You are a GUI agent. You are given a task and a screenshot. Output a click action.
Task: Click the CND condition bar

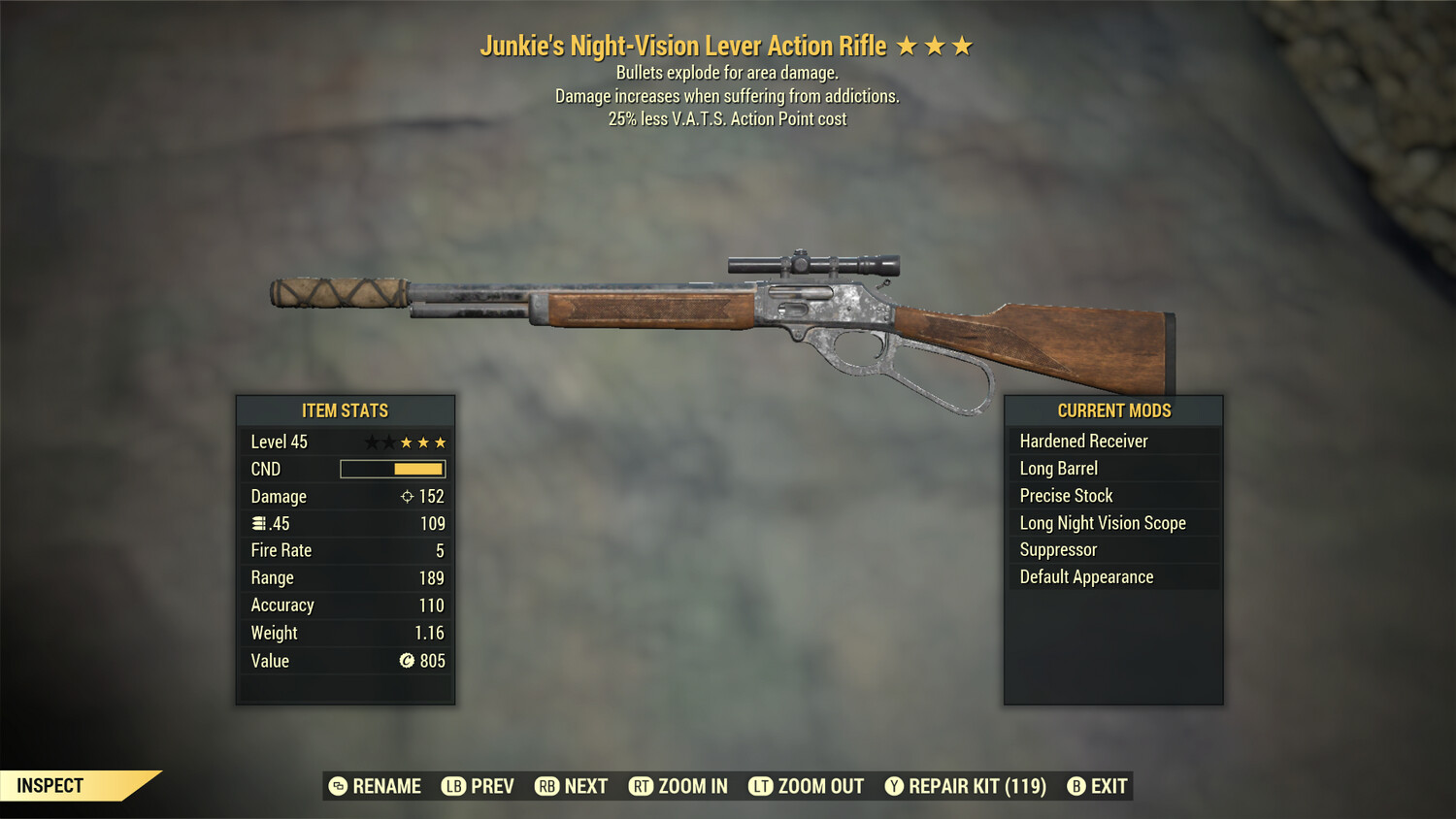(x=392, y=469)
